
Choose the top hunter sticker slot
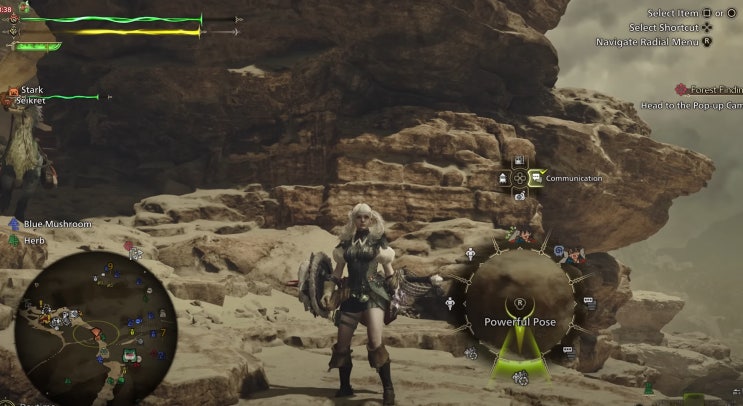518,238
